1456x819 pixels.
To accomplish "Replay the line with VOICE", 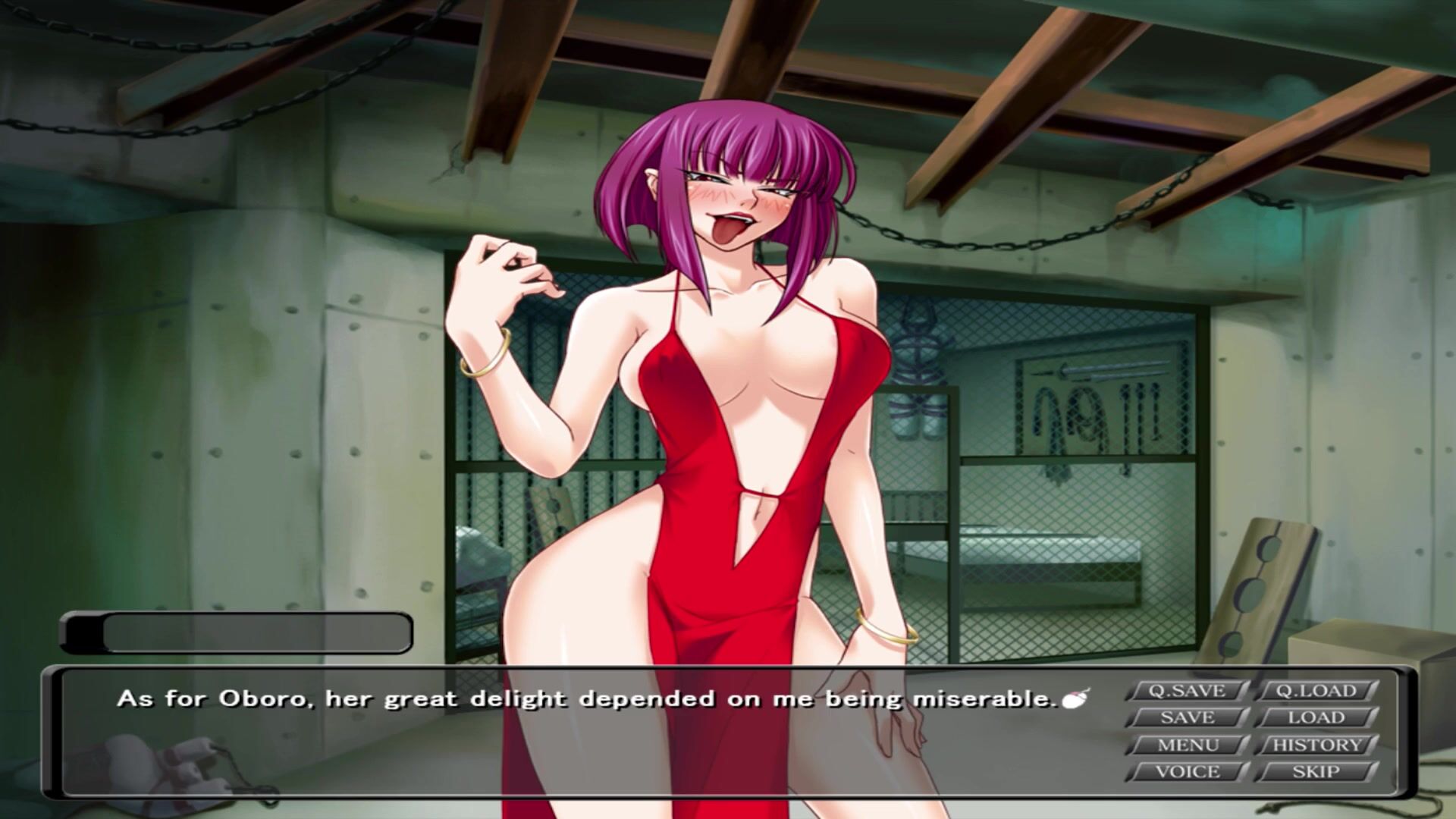I will pyautogui.click(x=1187, y=772).
